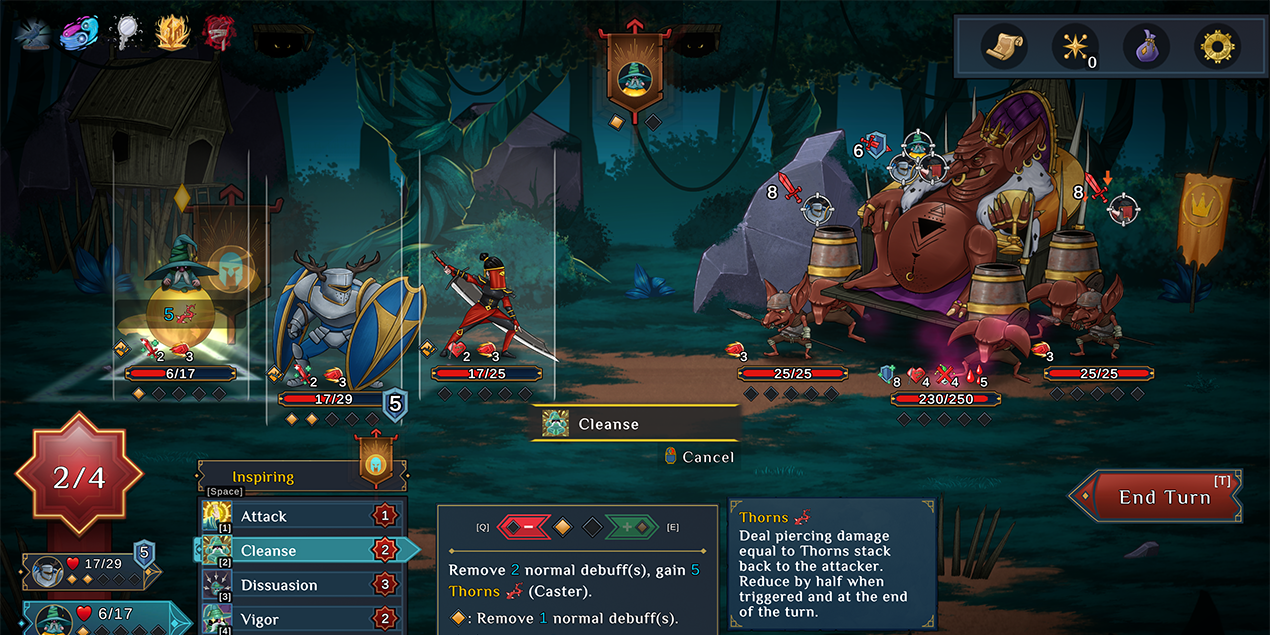1270x635 pixels.
Task: Inspect the pink and blue swirl relic
Action: (x=79, y=33)
